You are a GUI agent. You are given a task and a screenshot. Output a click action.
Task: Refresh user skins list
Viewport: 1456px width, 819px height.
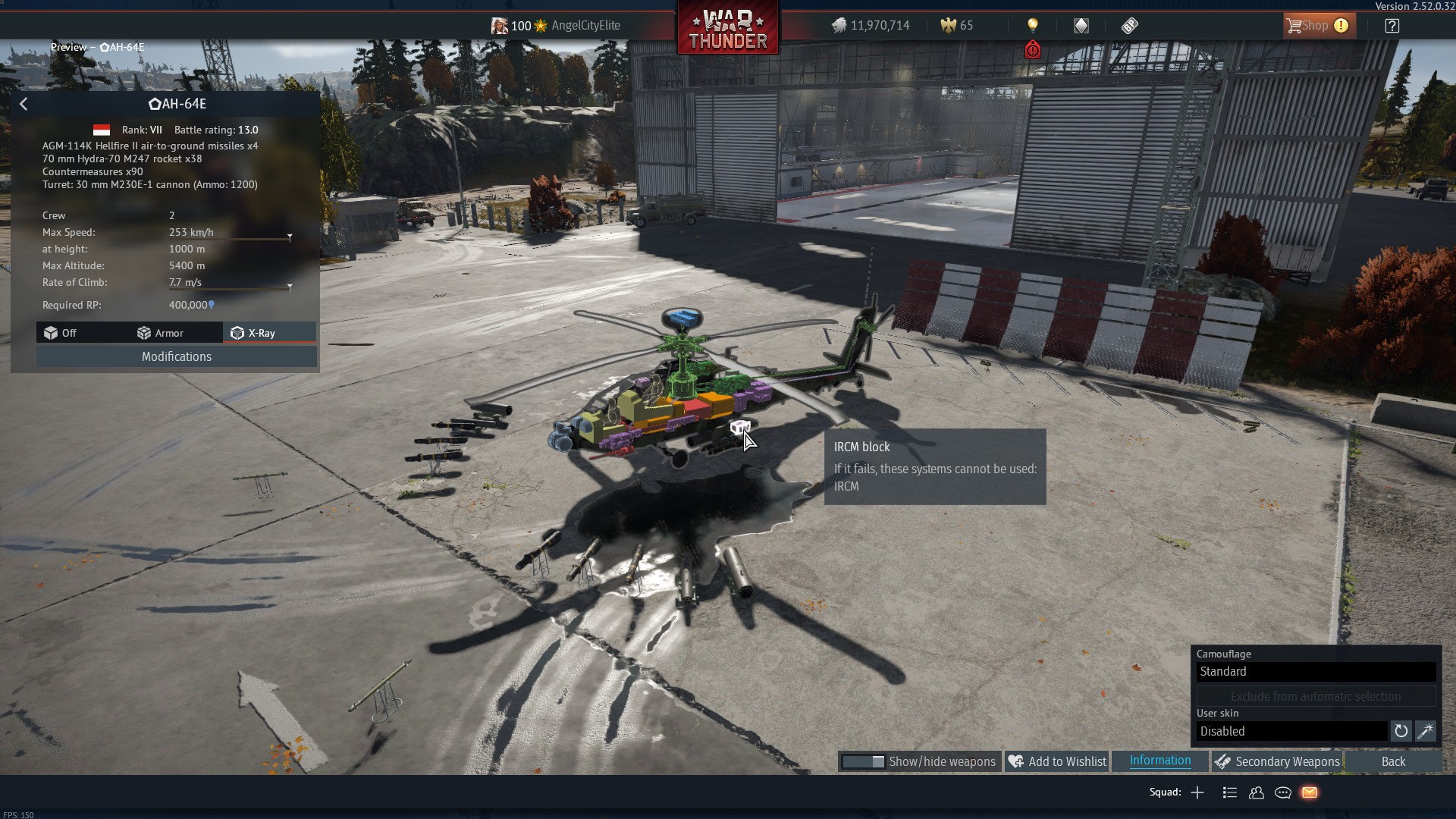1401,731
